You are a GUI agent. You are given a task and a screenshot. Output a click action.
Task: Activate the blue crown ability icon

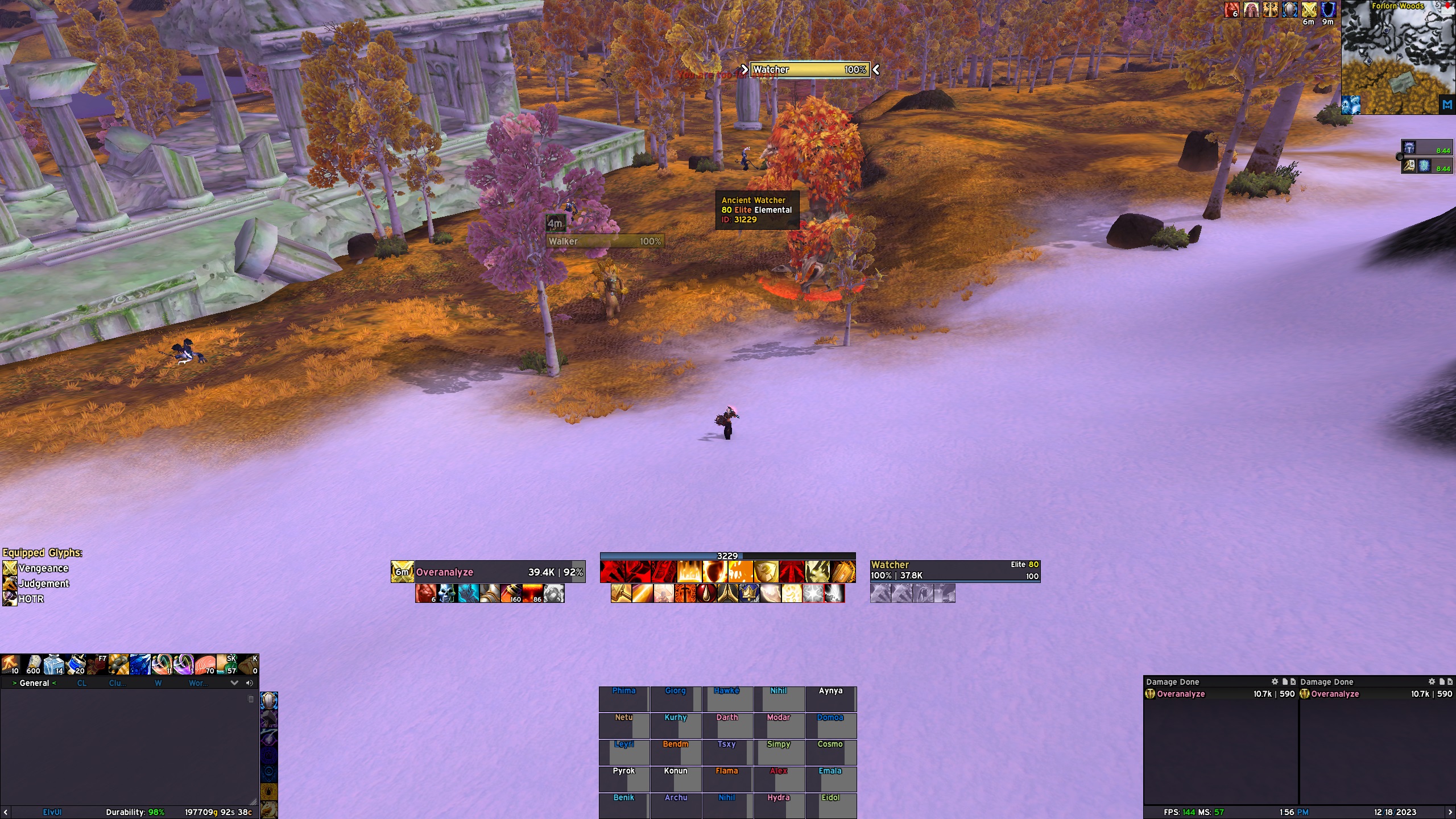point(748,593)
